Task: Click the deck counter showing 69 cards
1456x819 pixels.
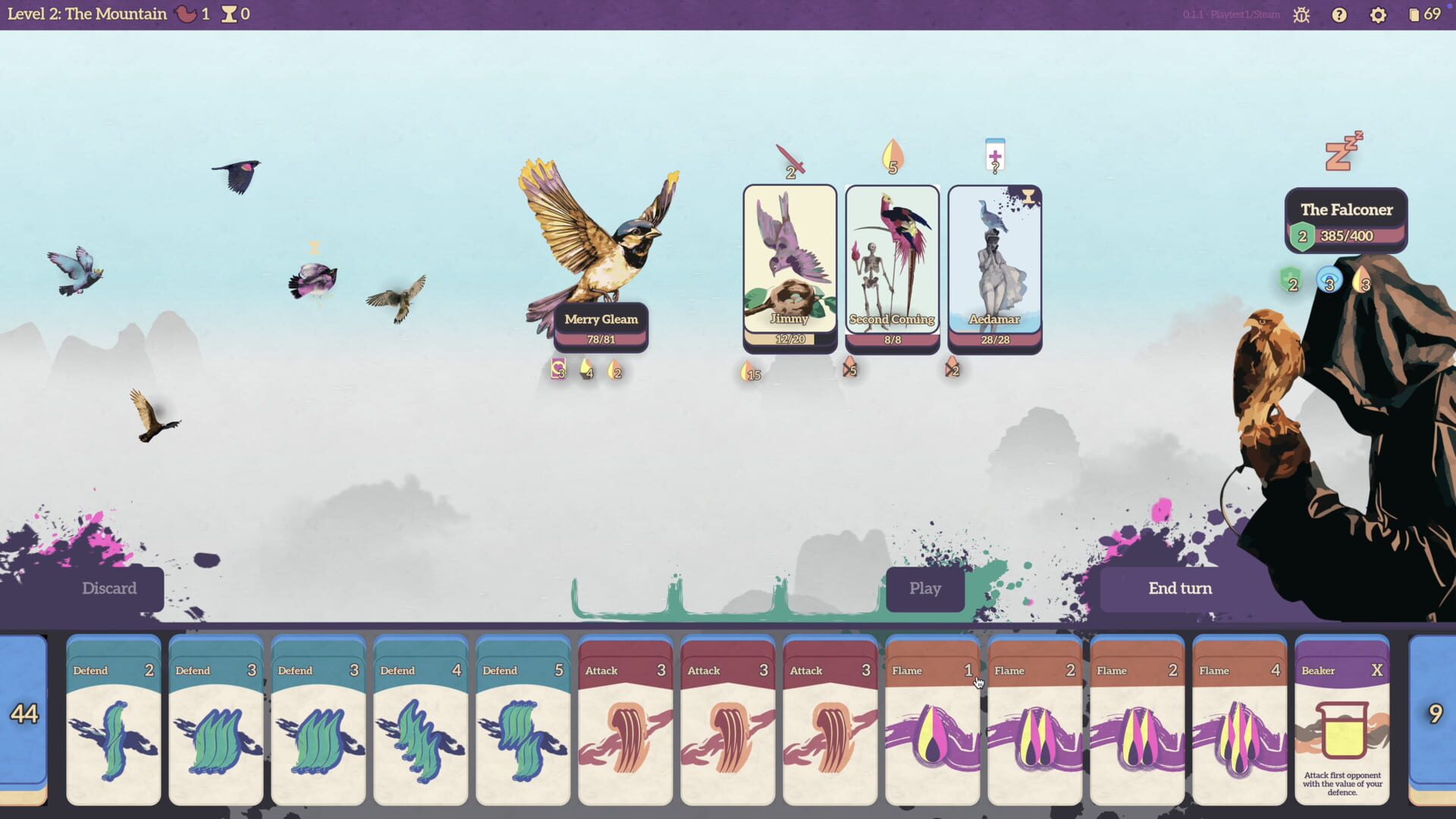Action: tap(1423, 14)
